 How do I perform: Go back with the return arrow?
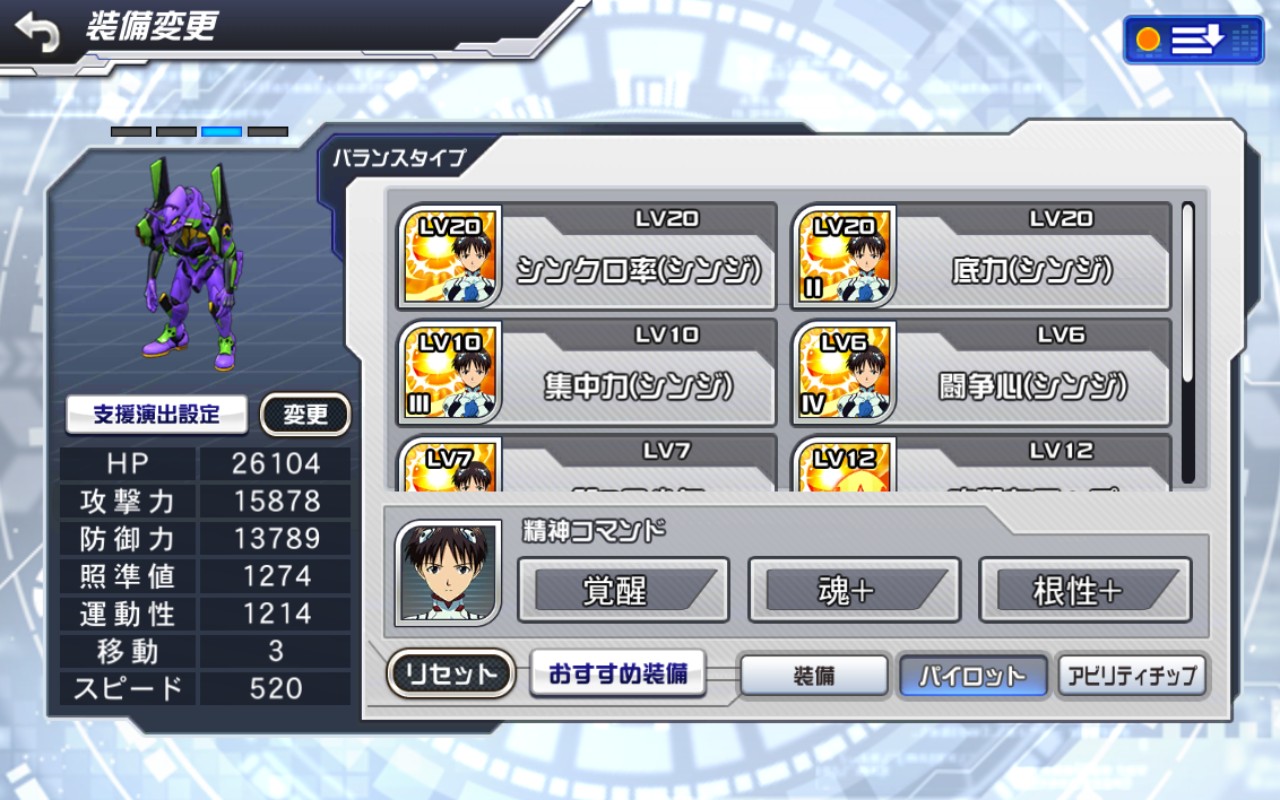pyautogui.click(x=38, y=33)
